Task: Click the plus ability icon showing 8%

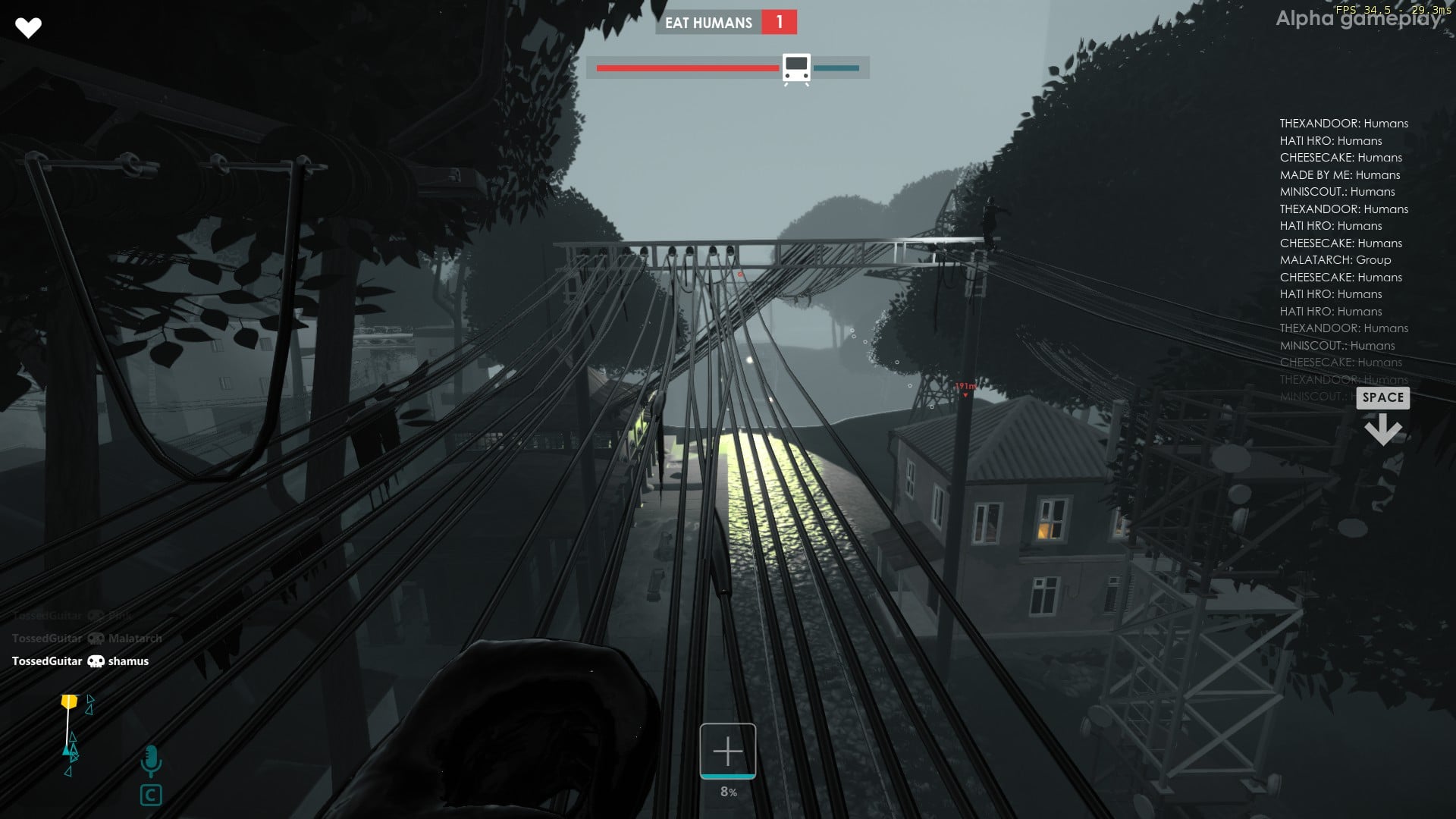Action: click(x=727, y=752)
